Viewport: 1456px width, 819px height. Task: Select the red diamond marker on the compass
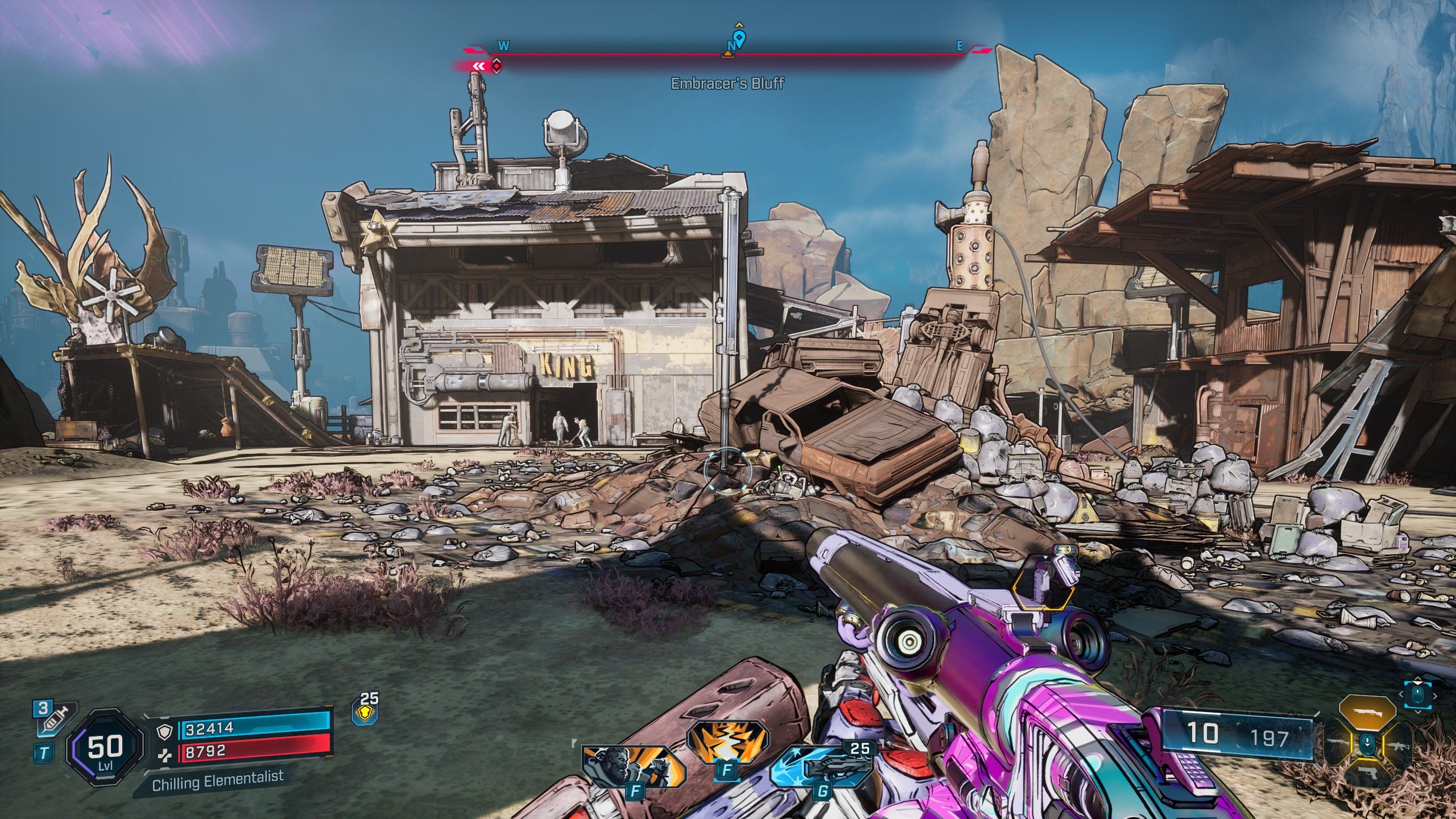(x=497, y=67)
